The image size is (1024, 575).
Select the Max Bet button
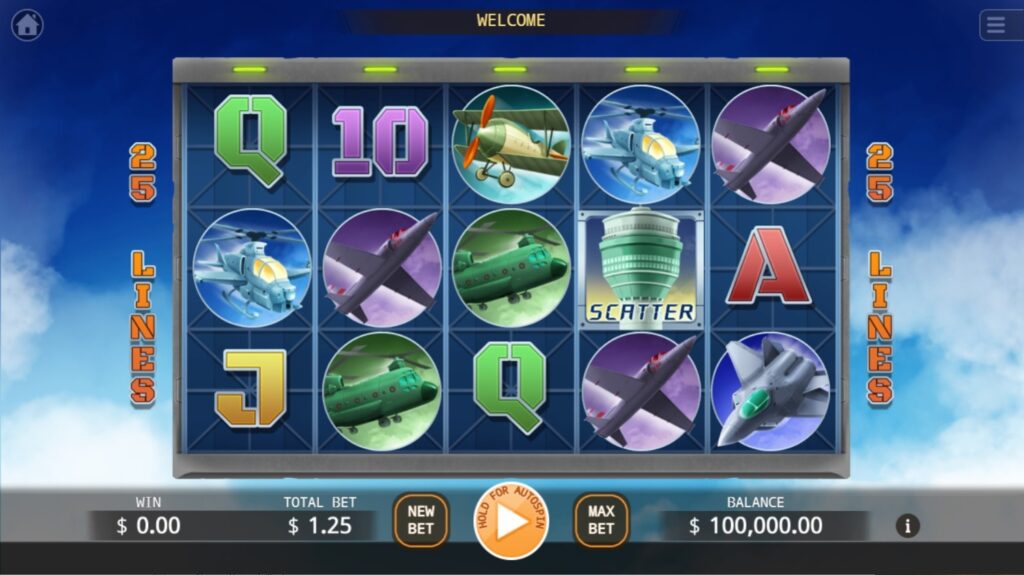coord(601,520)
